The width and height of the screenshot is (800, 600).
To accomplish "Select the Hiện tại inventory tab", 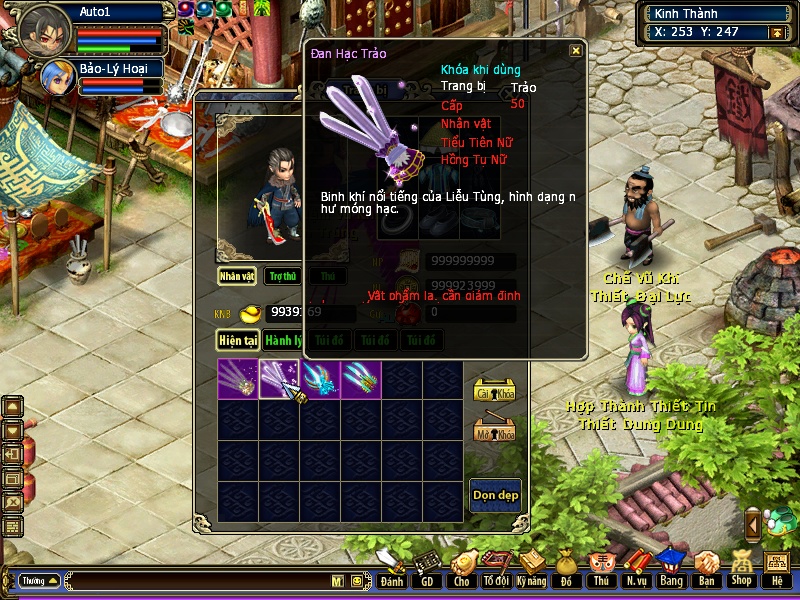I will click(x=239, y=340).
